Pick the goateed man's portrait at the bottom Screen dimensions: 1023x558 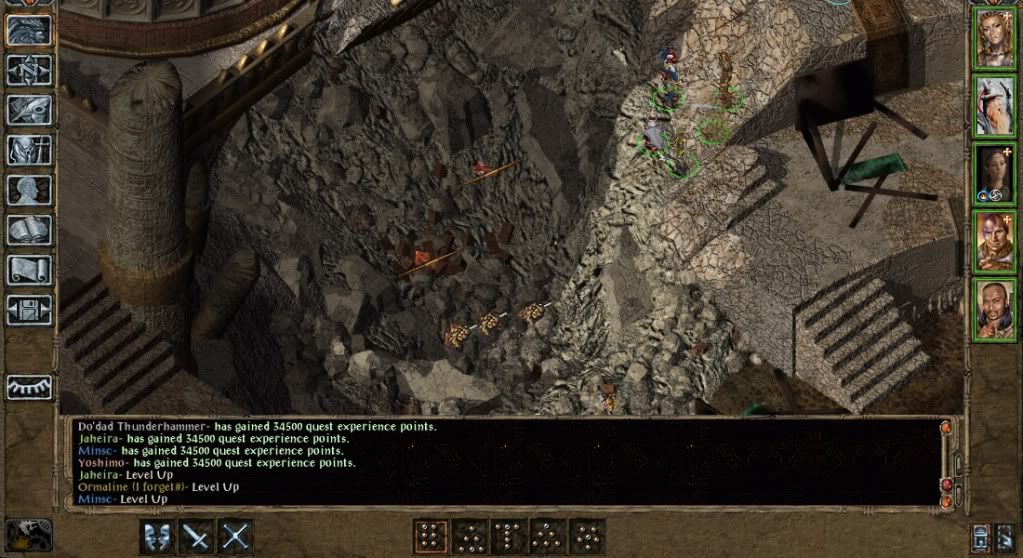click(x=995, y=307)
